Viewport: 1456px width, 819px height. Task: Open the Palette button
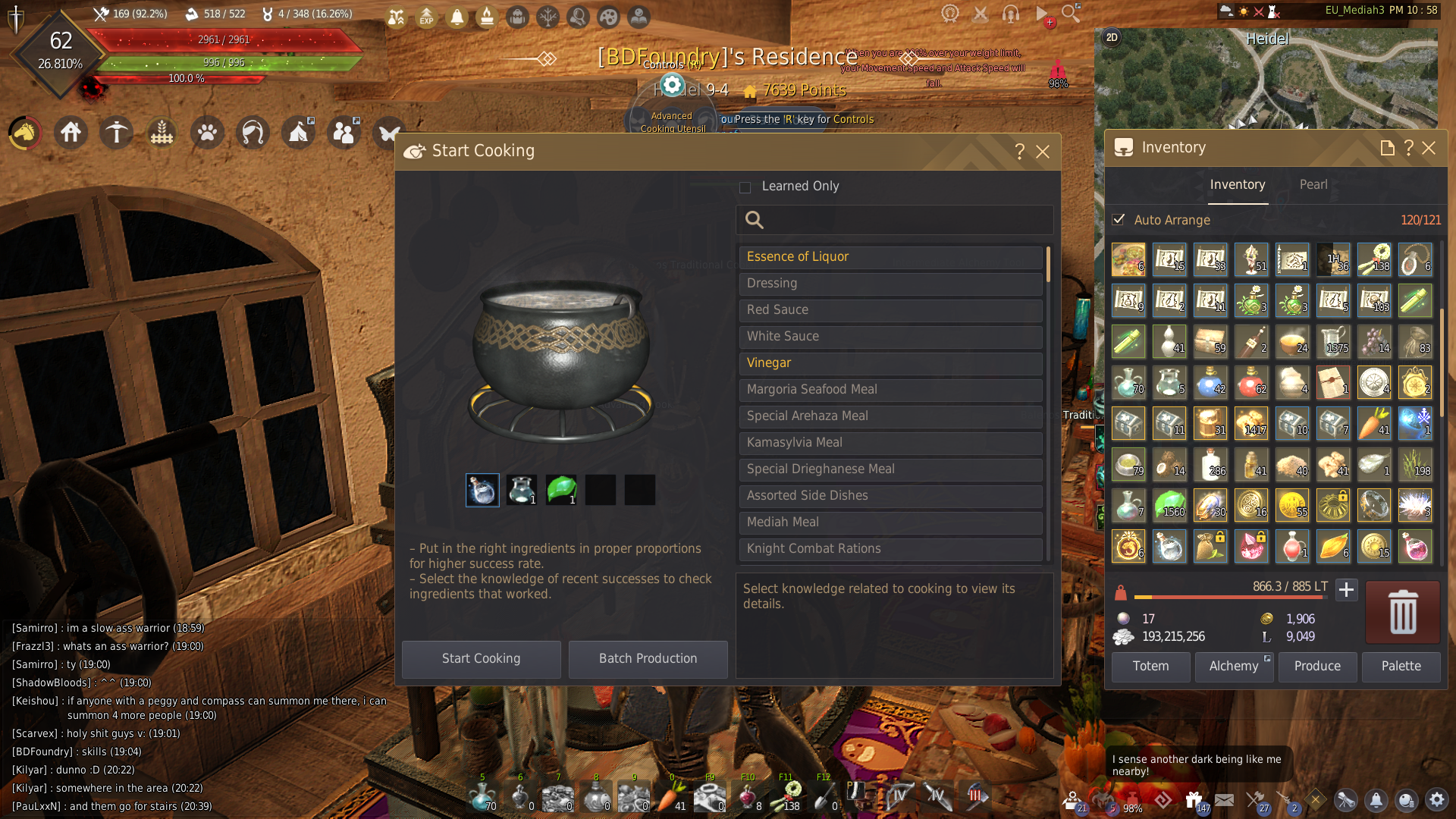pyautogui.click(x=1401, y=667)
